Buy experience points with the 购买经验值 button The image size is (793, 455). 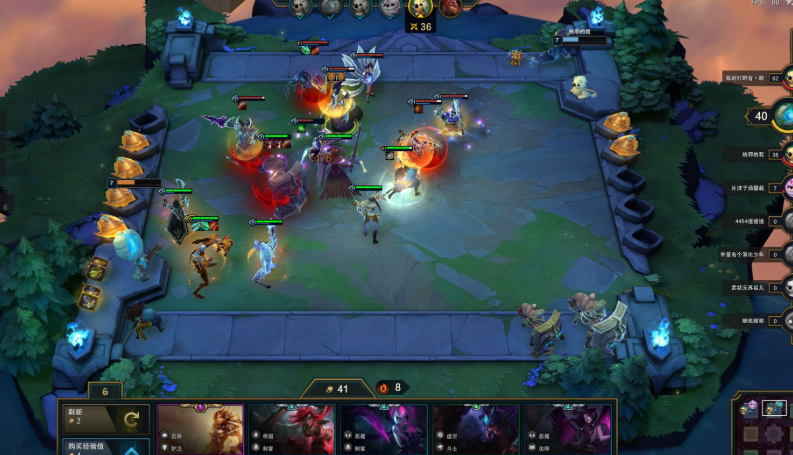[106, 446]
